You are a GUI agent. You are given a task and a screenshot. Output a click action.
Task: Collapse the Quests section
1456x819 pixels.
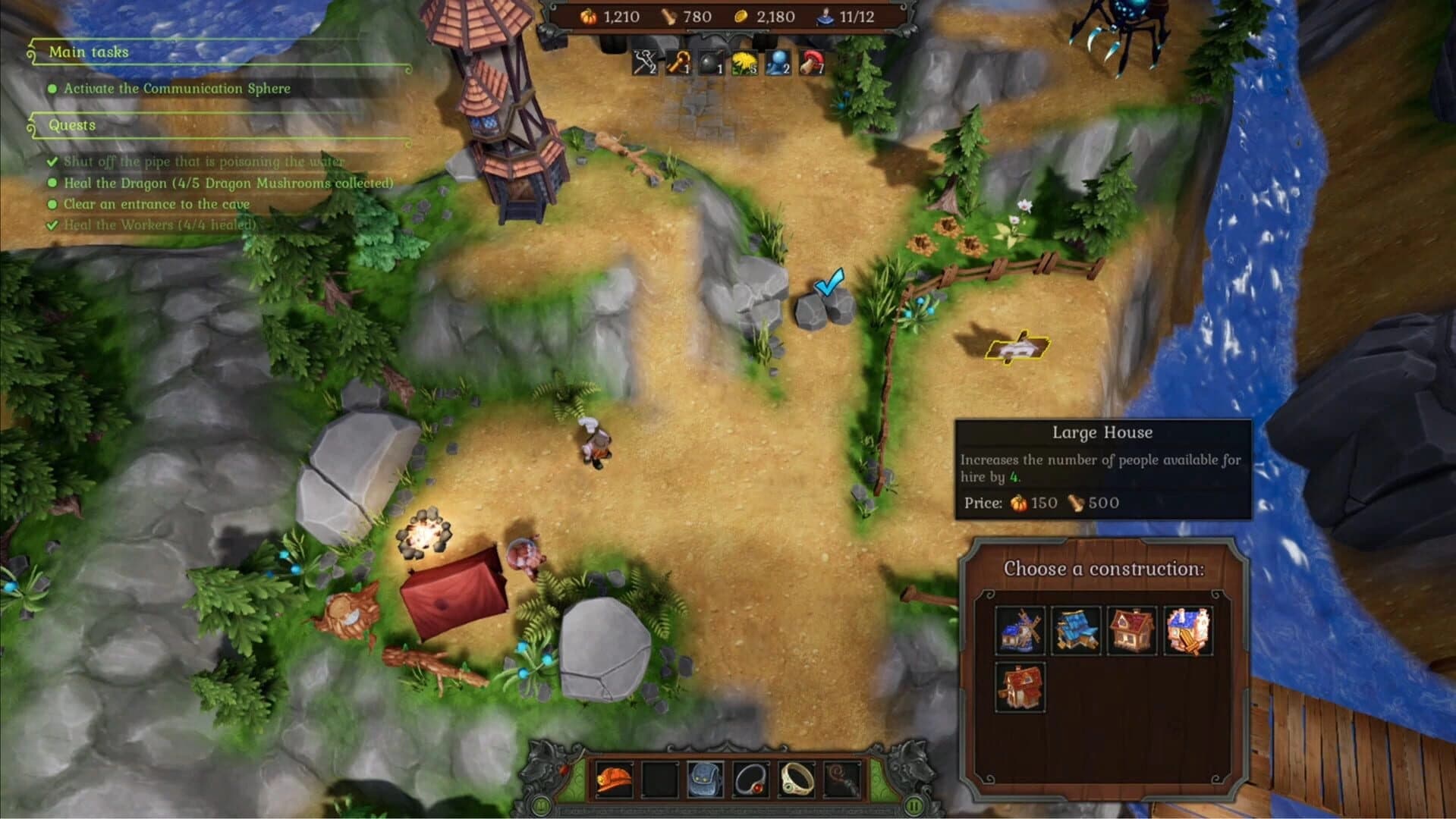point(73,125)
